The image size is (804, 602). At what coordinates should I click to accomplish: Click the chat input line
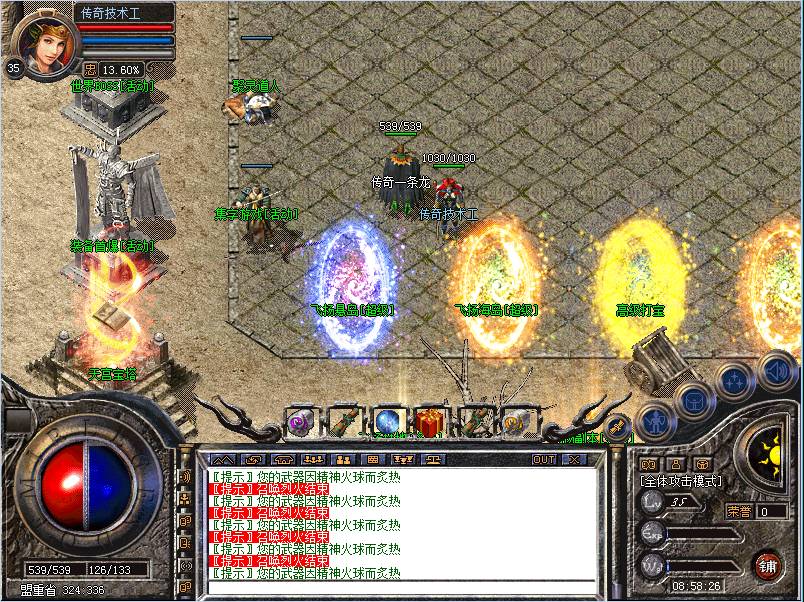[400, 588]
